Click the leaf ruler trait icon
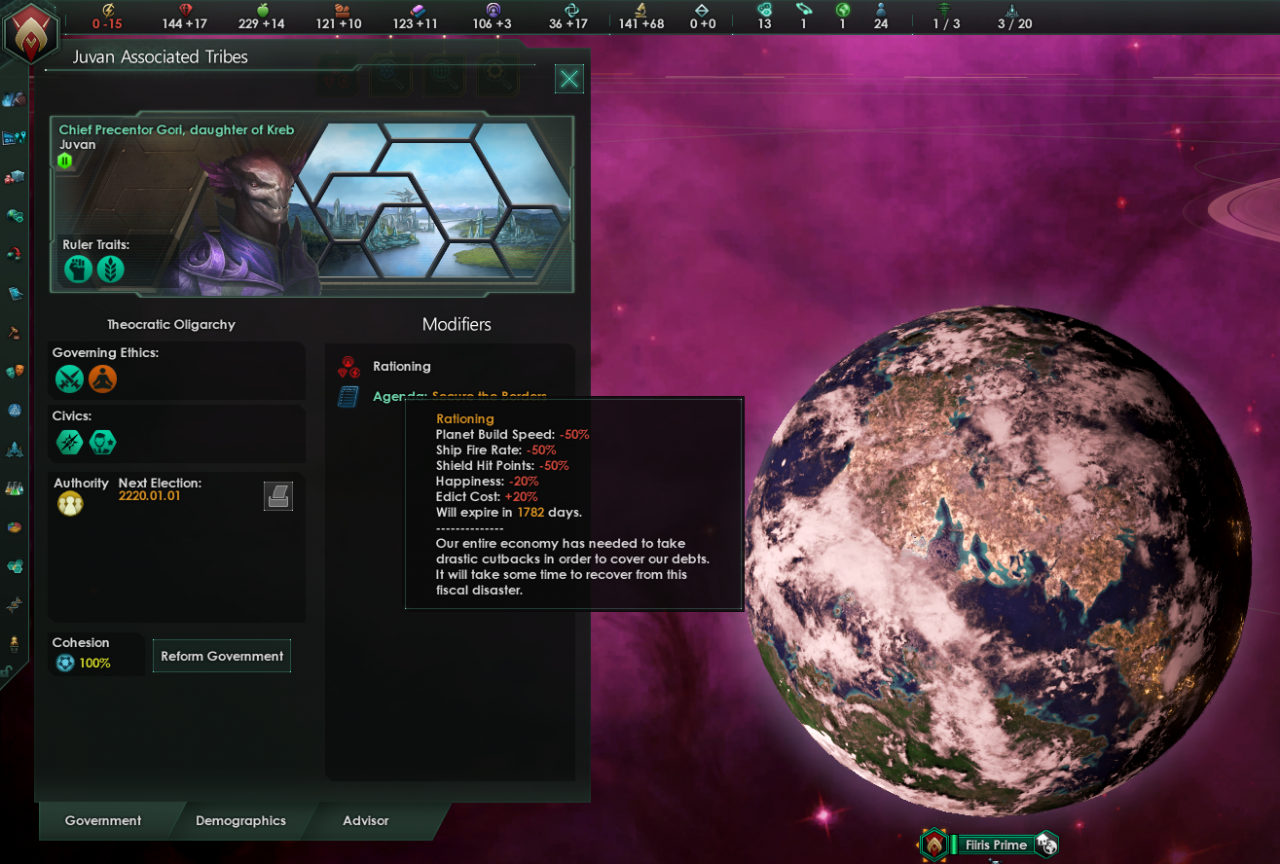This screenshot has width=1280, height=864. 111,268
